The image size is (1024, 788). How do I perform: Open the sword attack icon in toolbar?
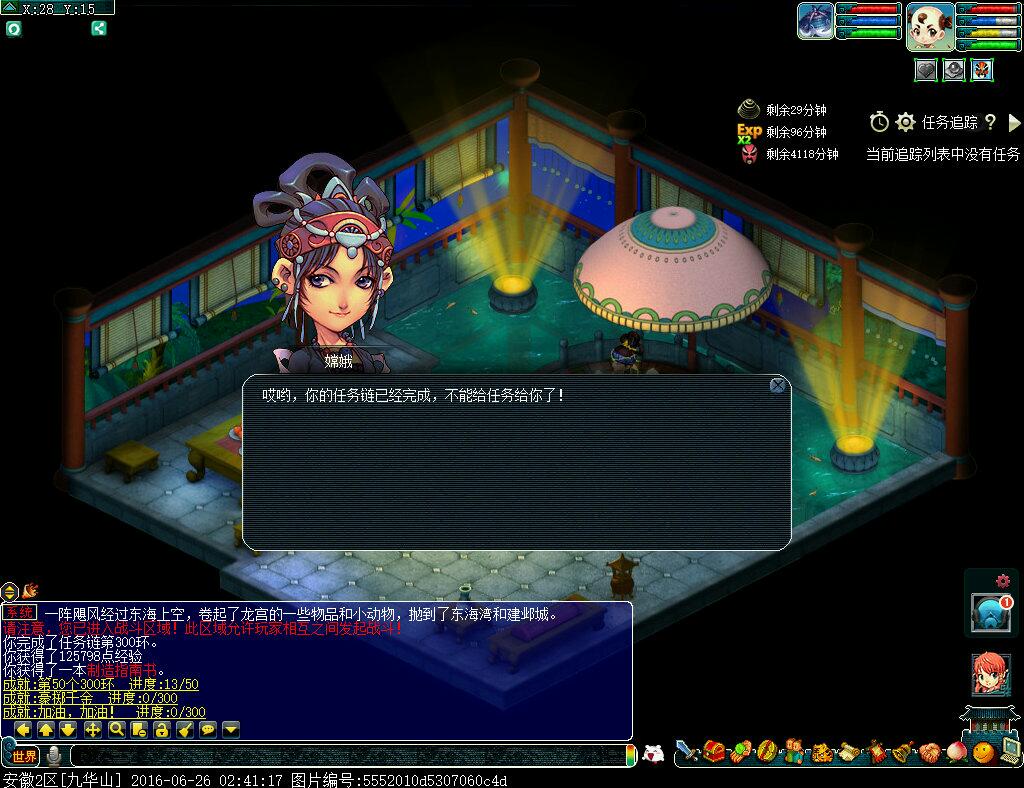686,751
